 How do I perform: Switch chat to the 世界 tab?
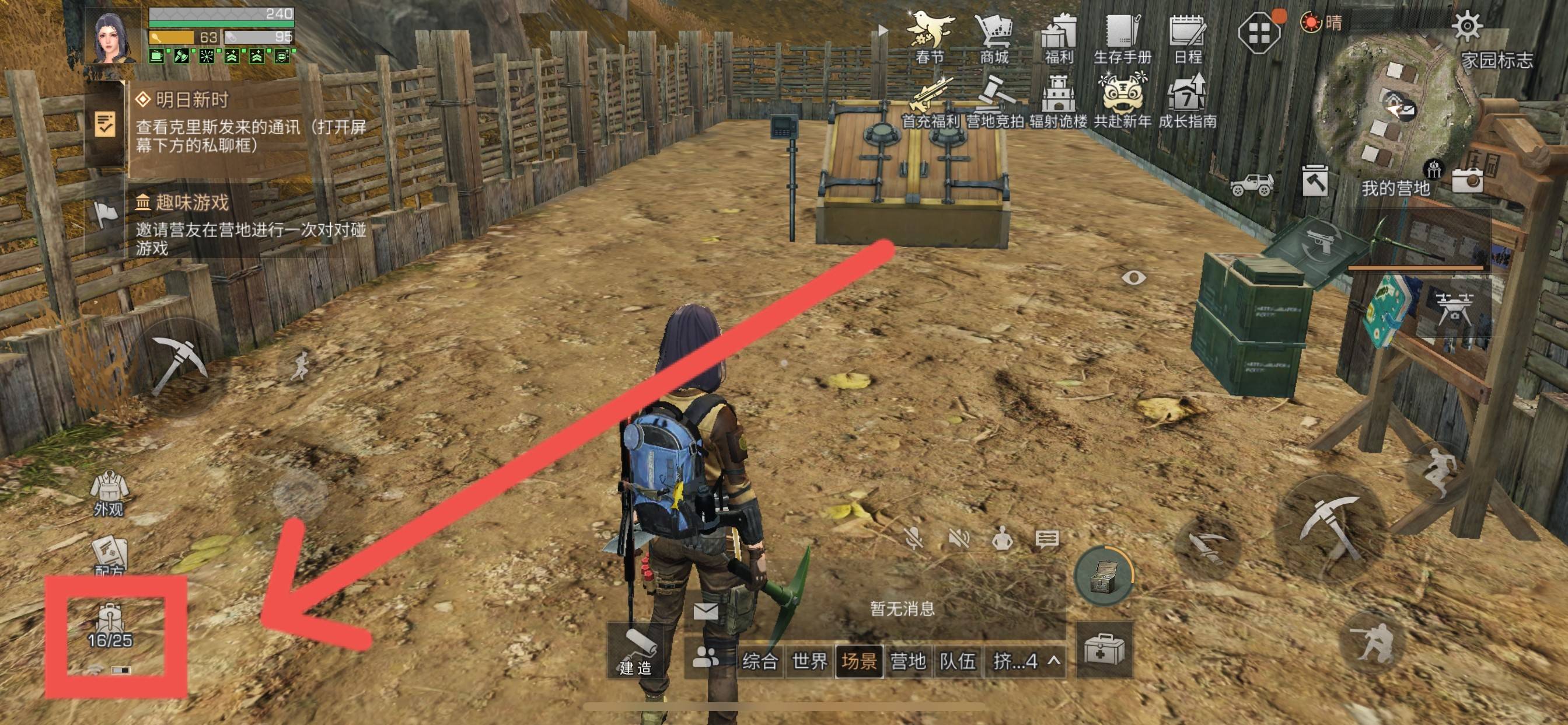pyautogui.click(x=809, y=660)
